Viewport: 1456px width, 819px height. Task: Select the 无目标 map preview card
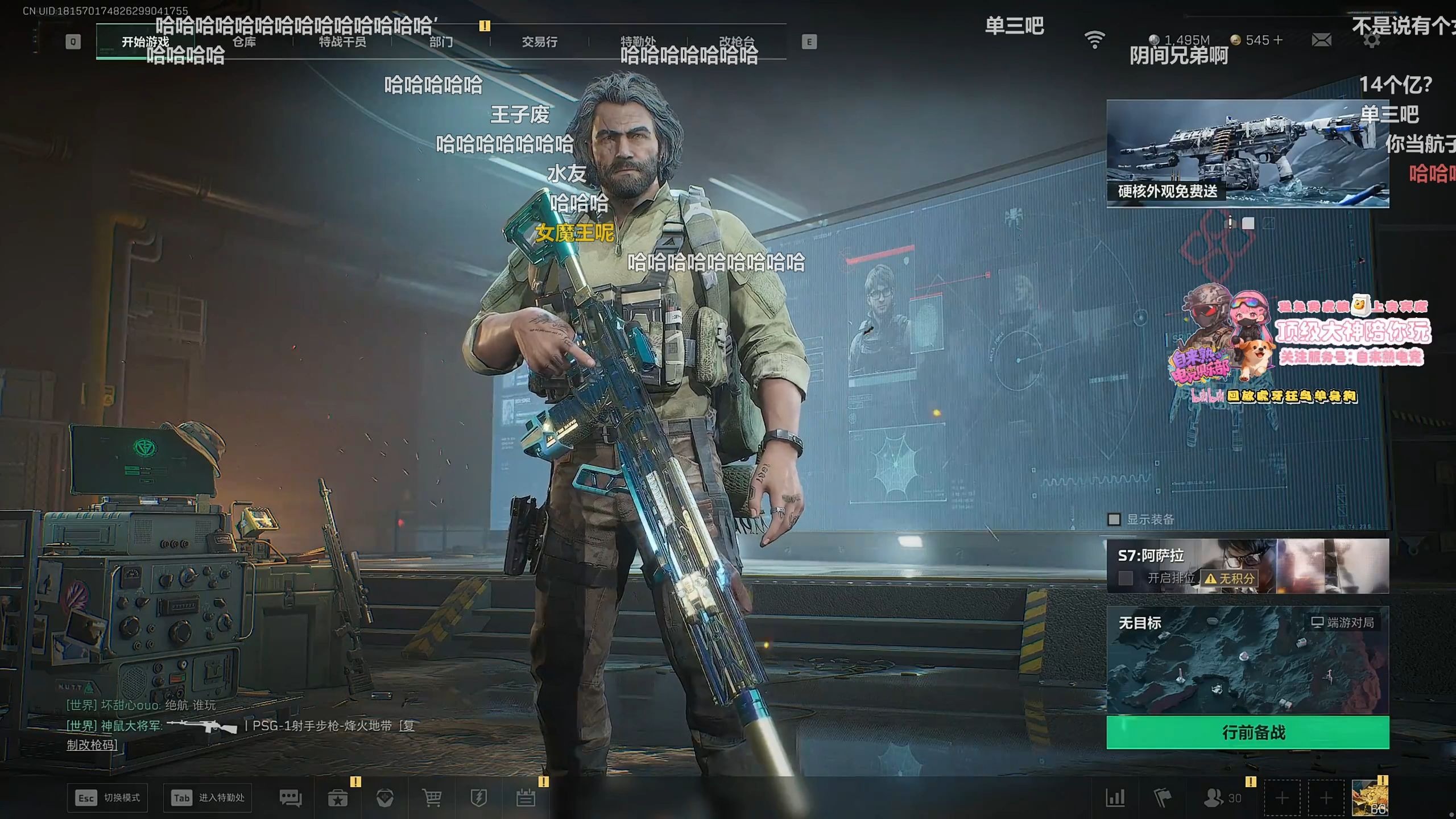coord(1247,660)
